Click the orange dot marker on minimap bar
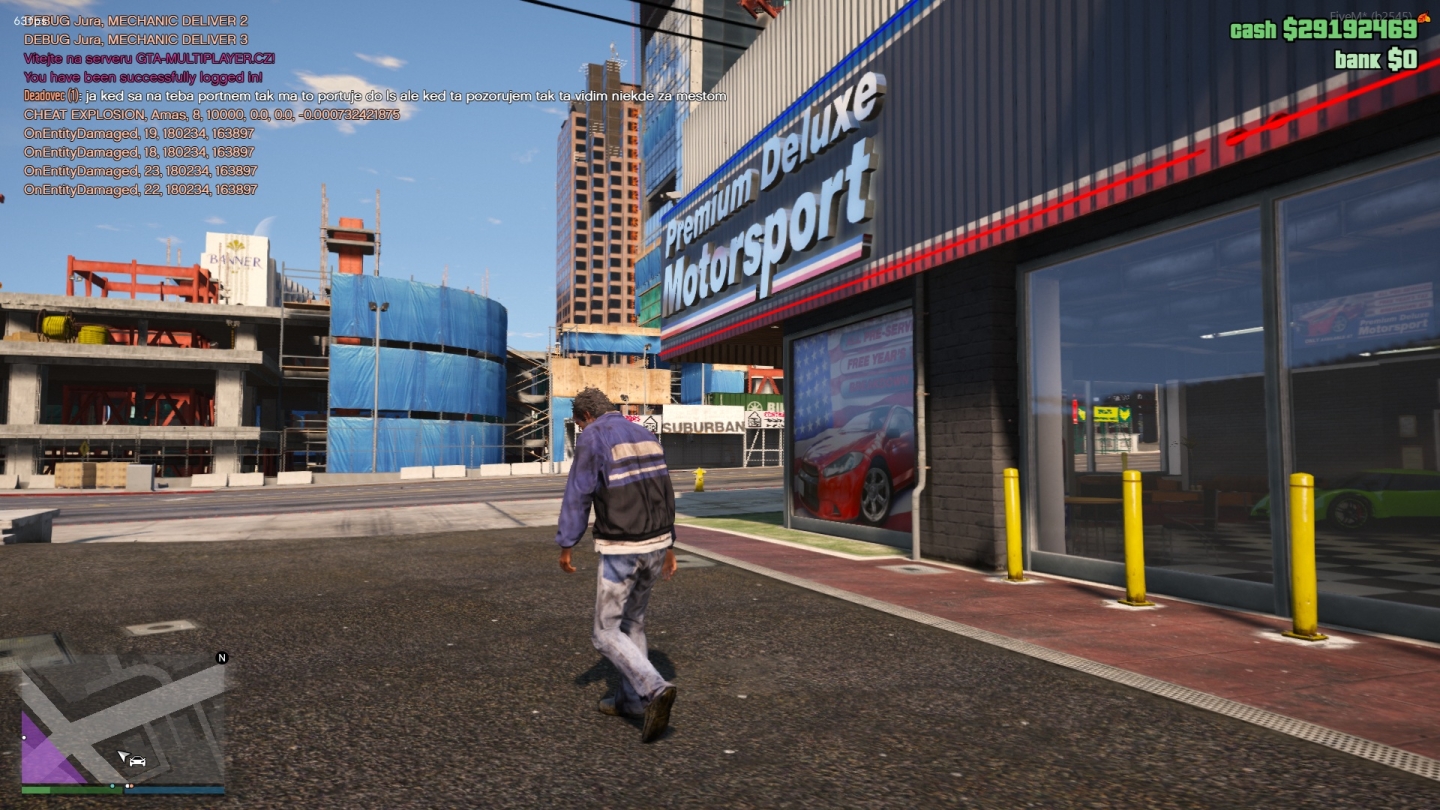The height and width of the screenshot is (810, 1440). [133, 786]
